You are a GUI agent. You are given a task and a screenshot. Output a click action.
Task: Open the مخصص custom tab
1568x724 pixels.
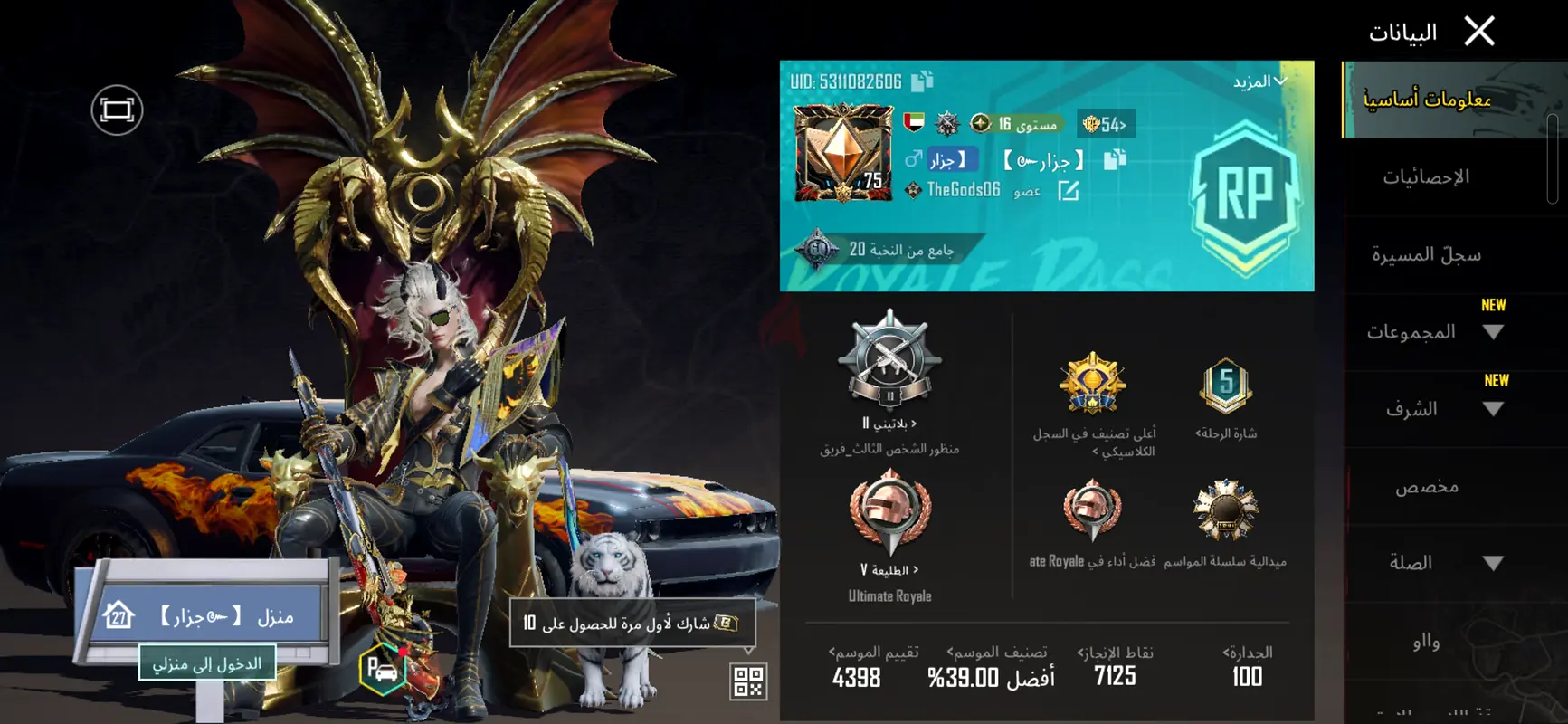pos(1426,487)
